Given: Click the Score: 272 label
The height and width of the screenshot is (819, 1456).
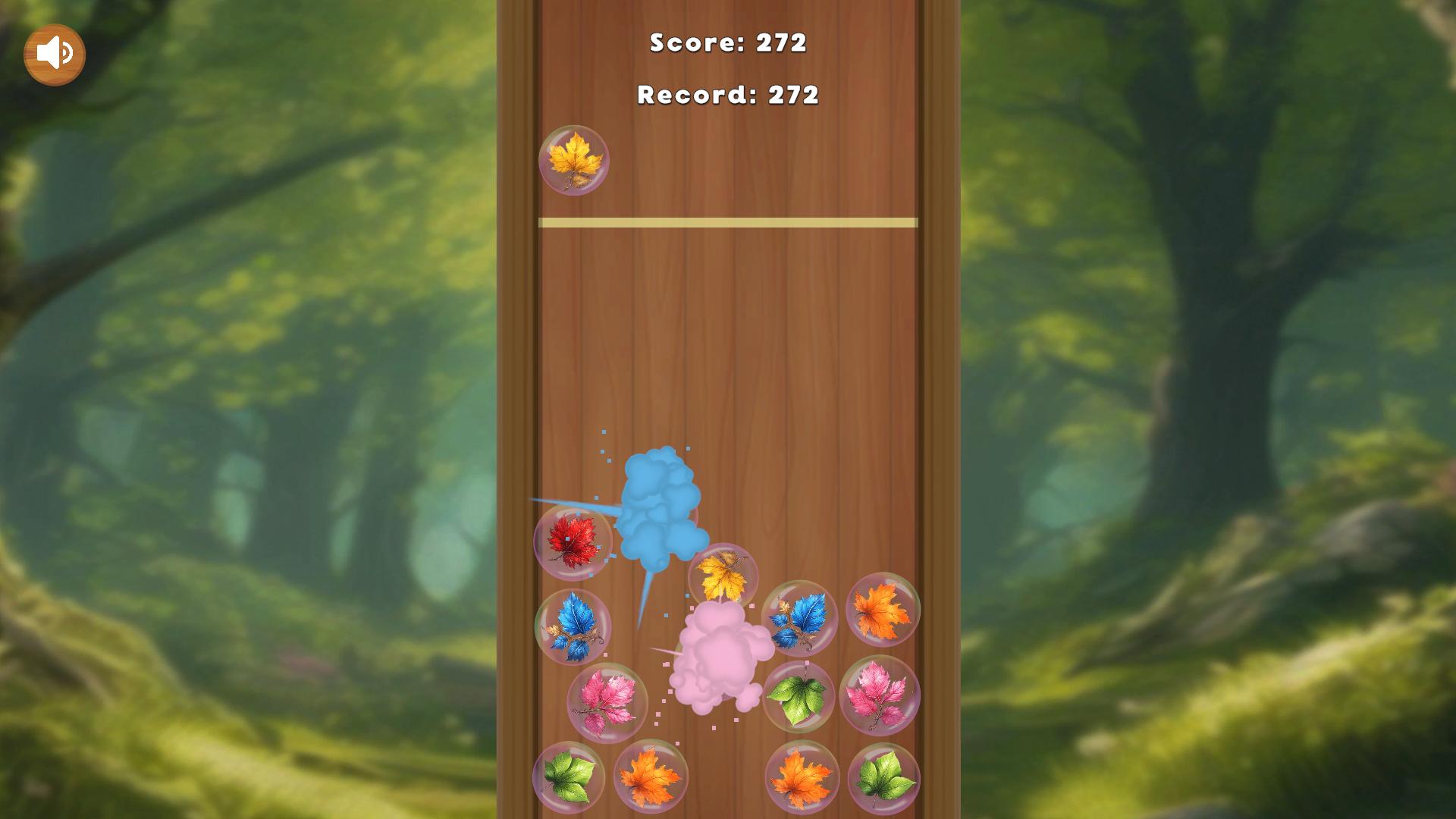Looking at the screenshot, I should 728,43.
